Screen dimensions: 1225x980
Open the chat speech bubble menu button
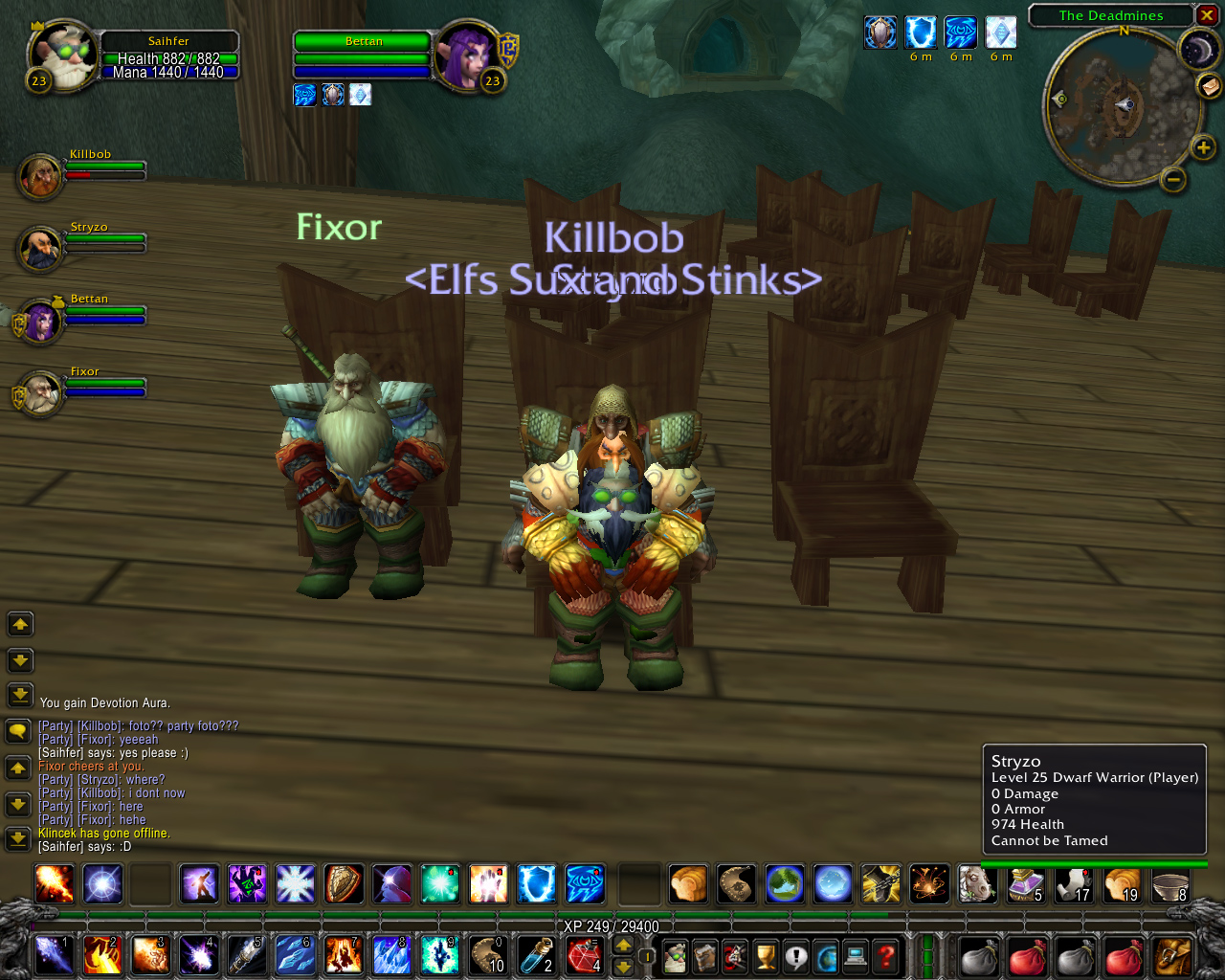[18, 732]
